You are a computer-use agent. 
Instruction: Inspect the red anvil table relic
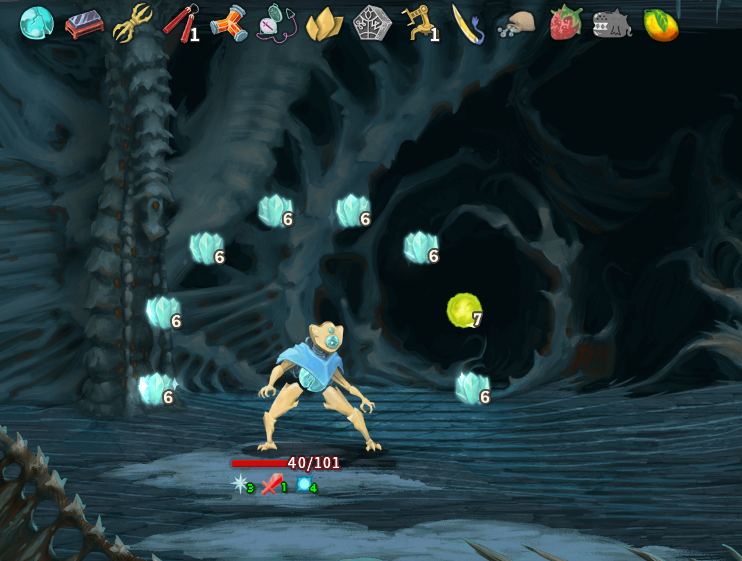[84, 23]
